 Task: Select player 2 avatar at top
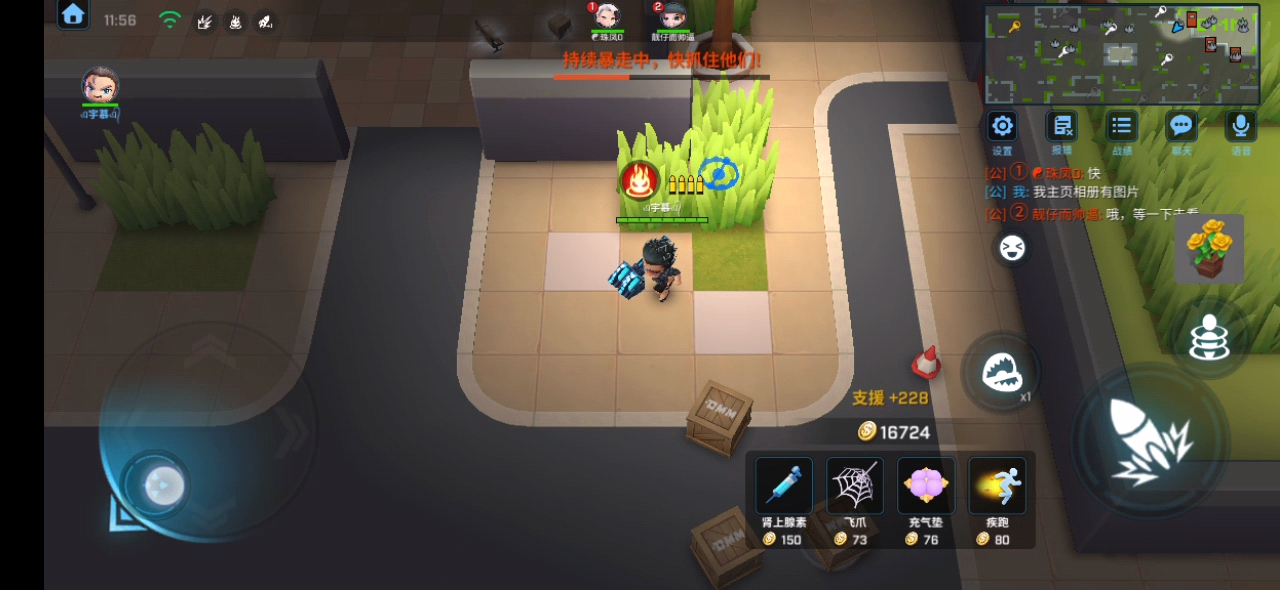point(673,17)
